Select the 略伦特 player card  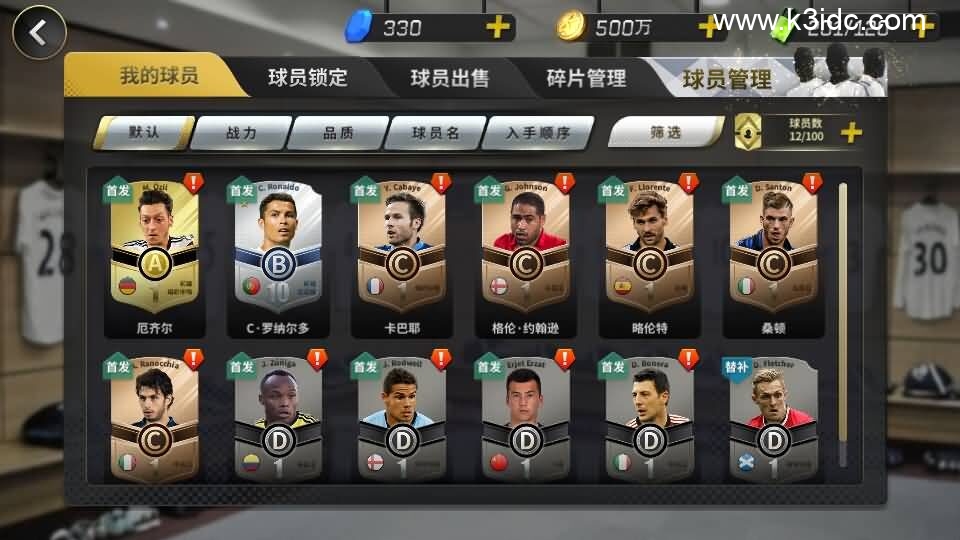tap(649, 256)
